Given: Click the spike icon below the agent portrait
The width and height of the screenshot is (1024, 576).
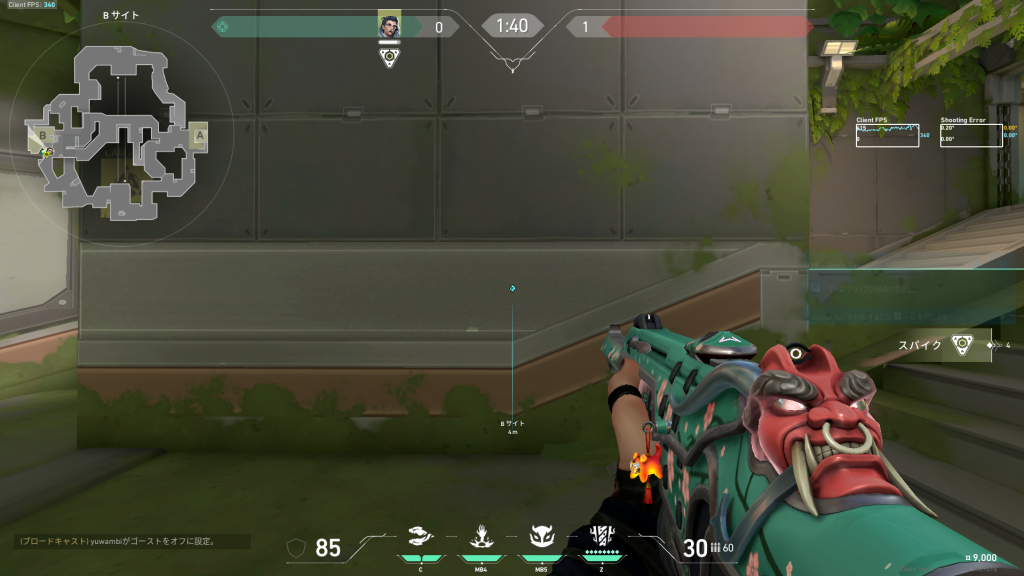Looking at the screenshot, I should (389, 57).
